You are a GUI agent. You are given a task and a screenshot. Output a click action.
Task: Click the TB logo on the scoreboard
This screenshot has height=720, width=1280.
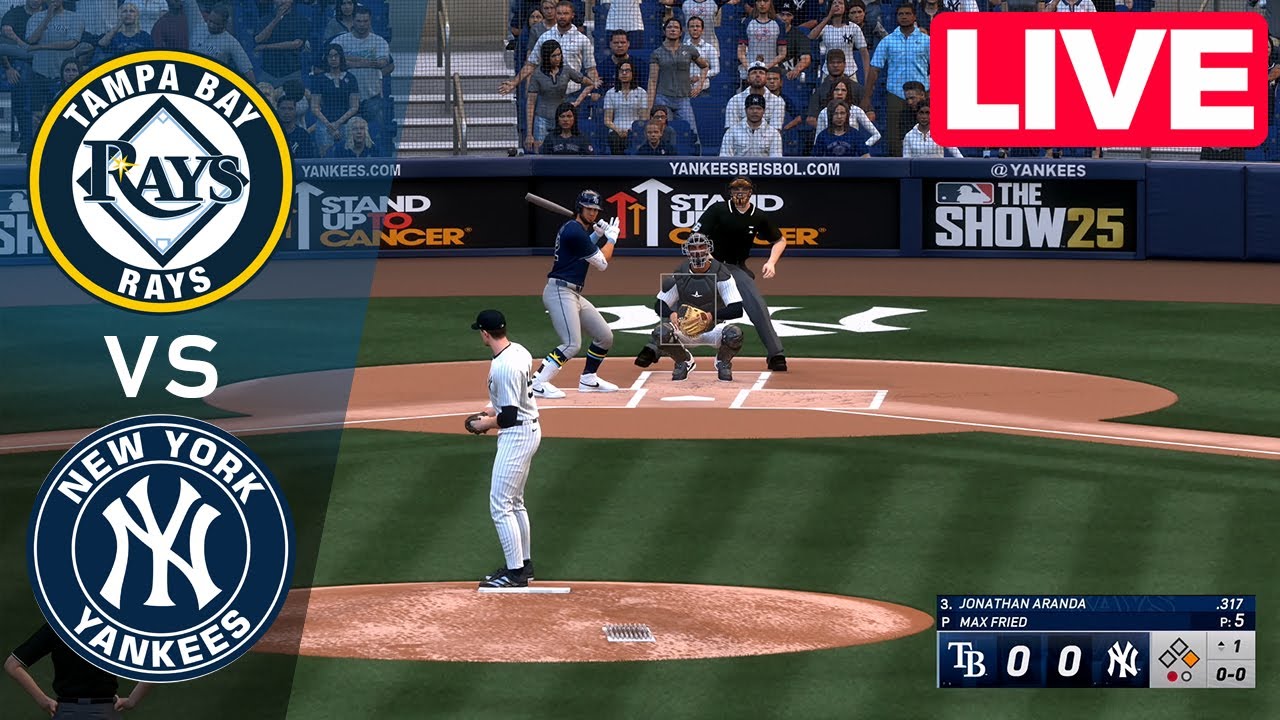967,658
